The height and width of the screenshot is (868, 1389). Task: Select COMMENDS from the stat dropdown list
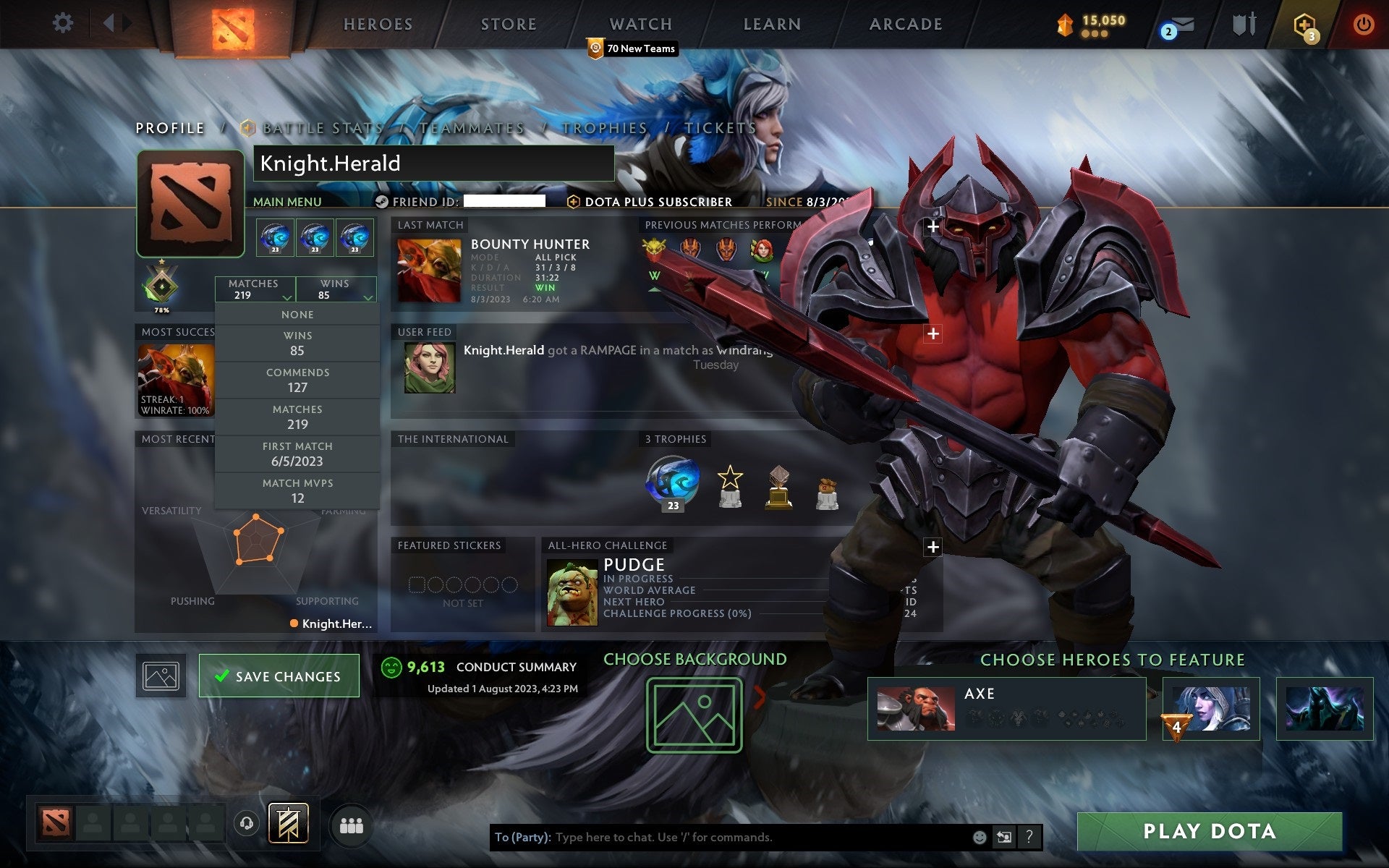point(298,380)
